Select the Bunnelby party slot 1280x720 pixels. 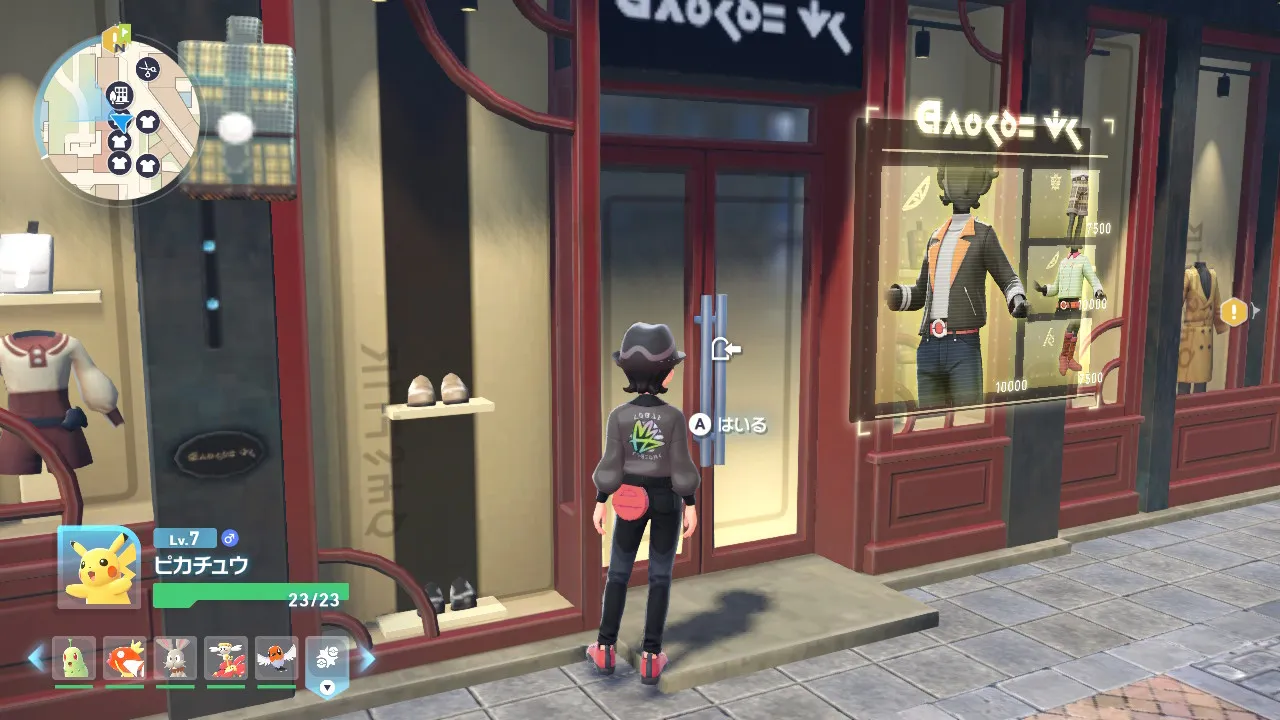coord(175,658)
